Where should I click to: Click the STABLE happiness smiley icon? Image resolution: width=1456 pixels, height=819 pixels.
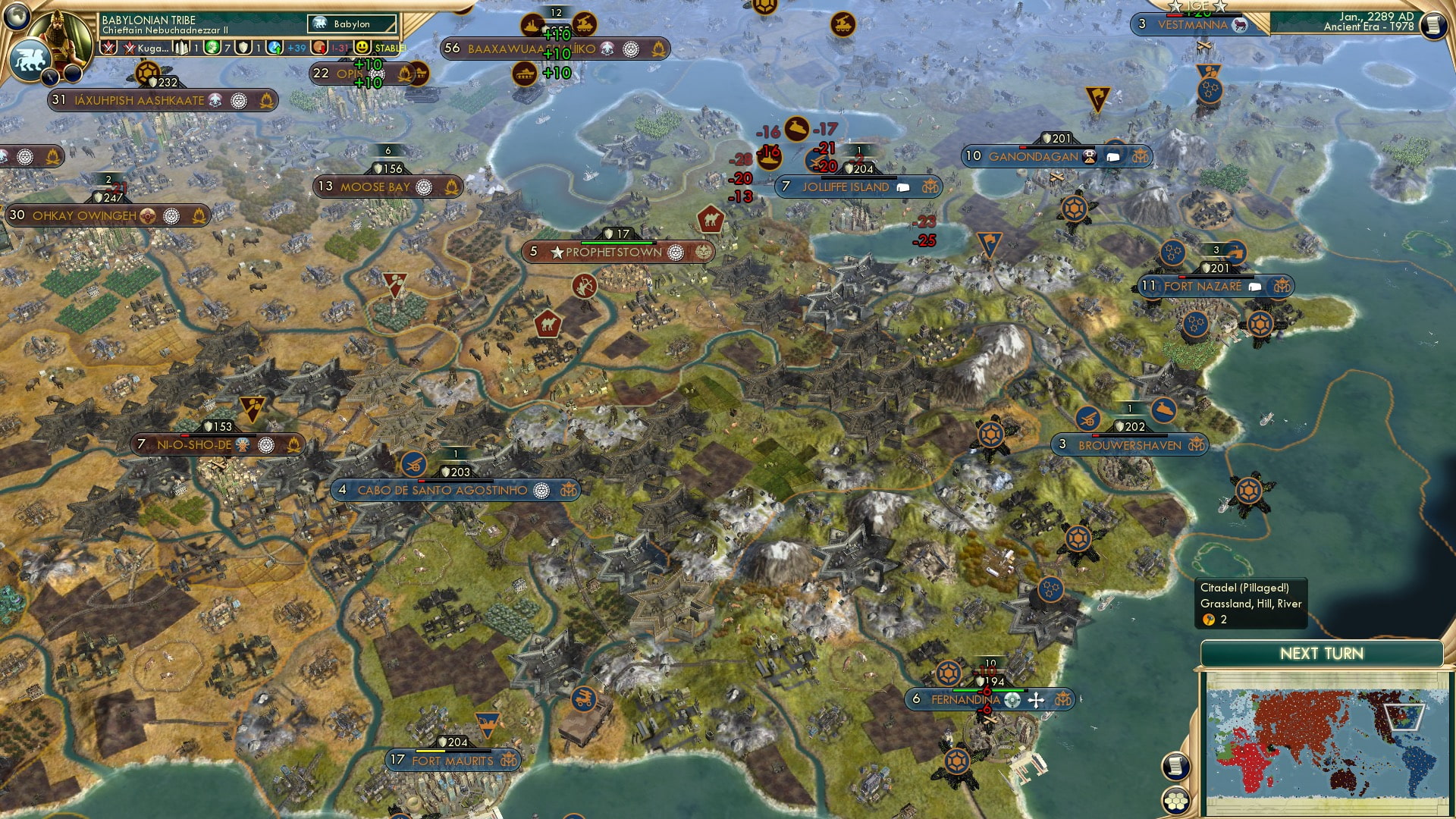(362, 48)
